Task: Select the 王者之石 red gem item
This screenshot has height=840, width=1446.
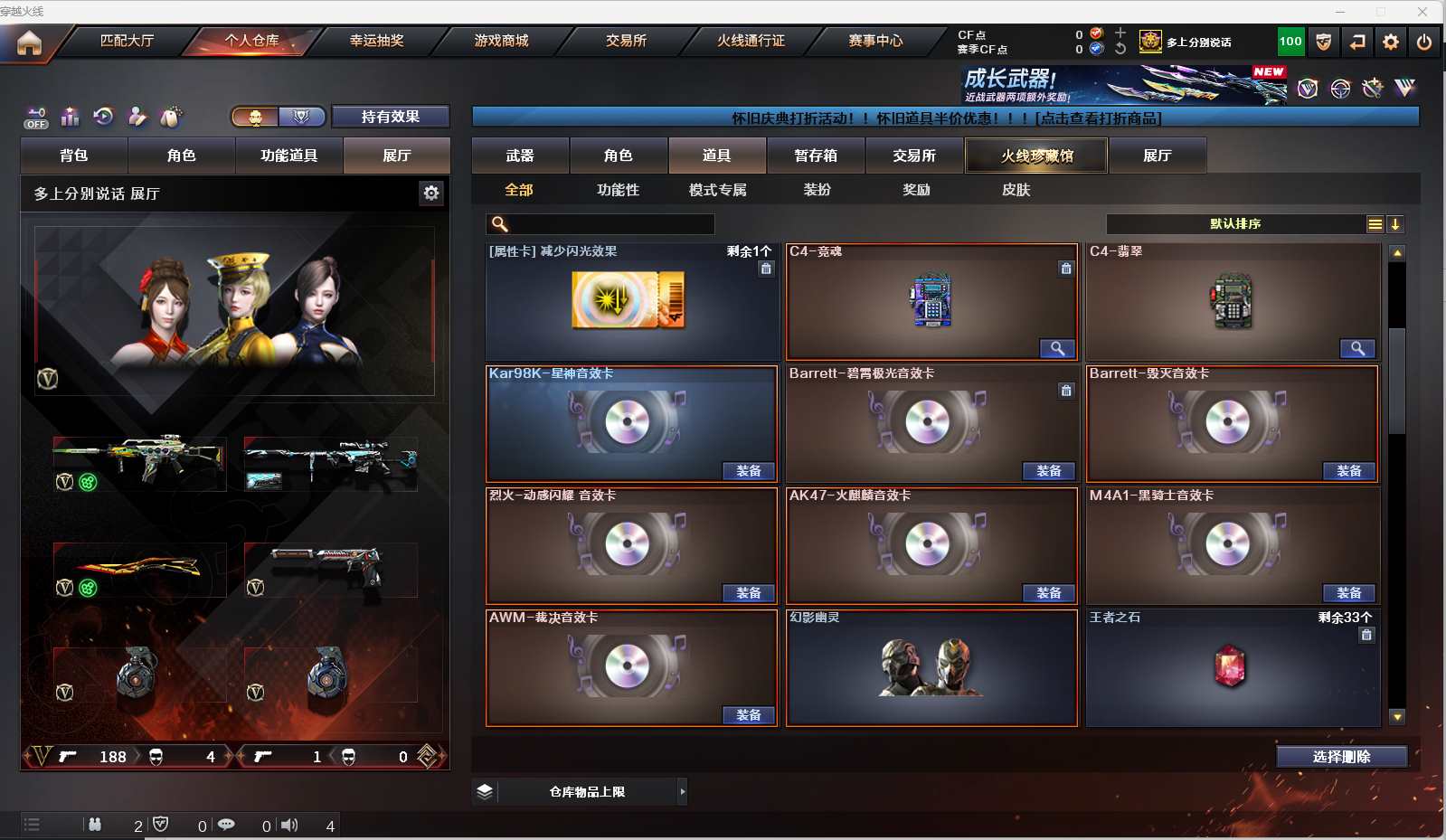Action: pyautogui.click(x=1230, y=667)
